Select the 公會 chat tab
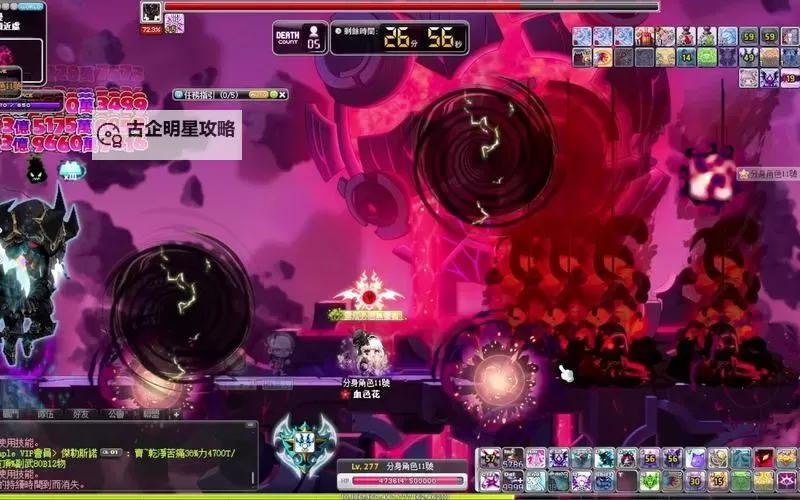The width and height of the screenshot is (800, 500). 116,413
